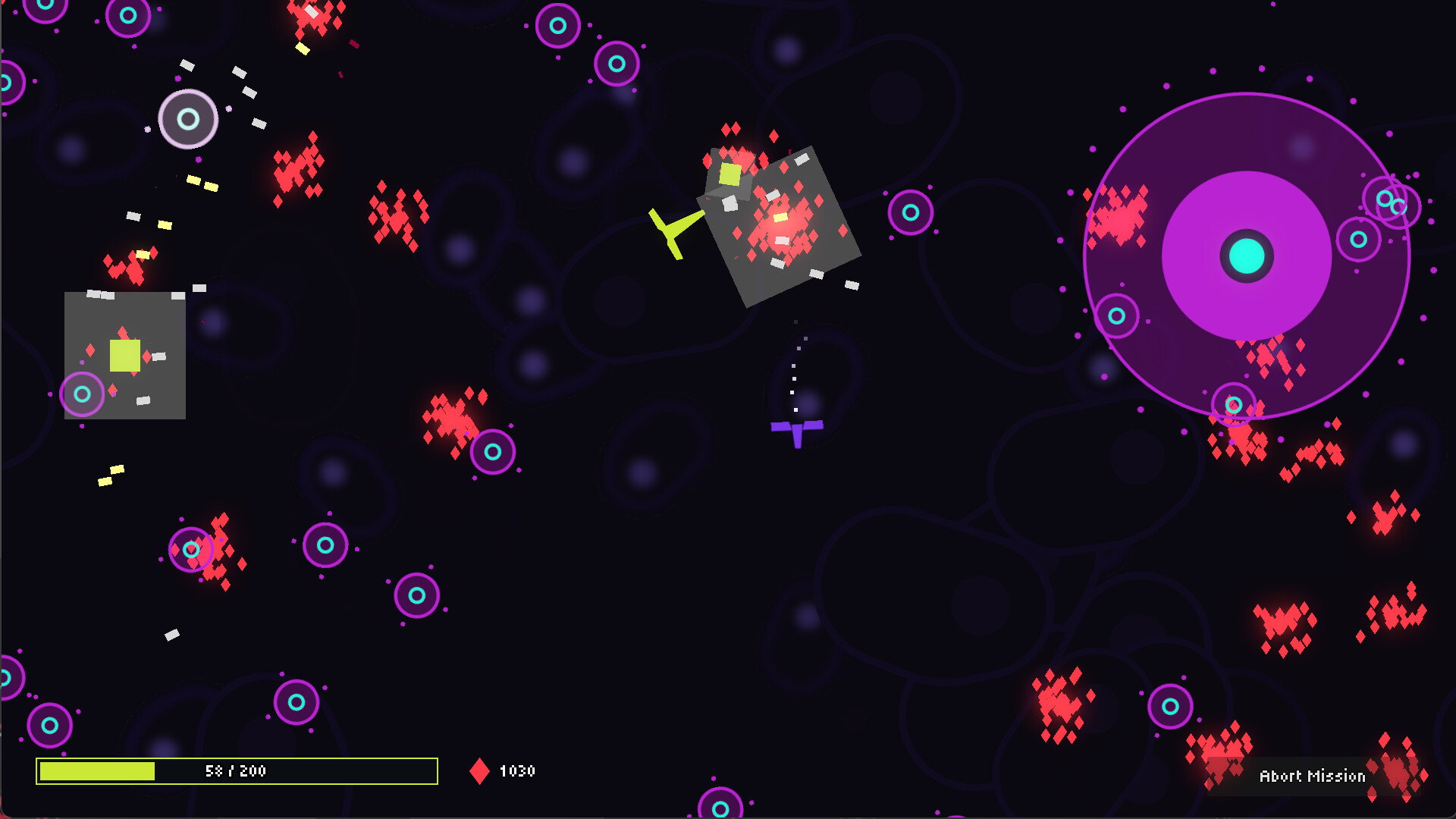Click the 58 / 200 health label

point(235,771)
